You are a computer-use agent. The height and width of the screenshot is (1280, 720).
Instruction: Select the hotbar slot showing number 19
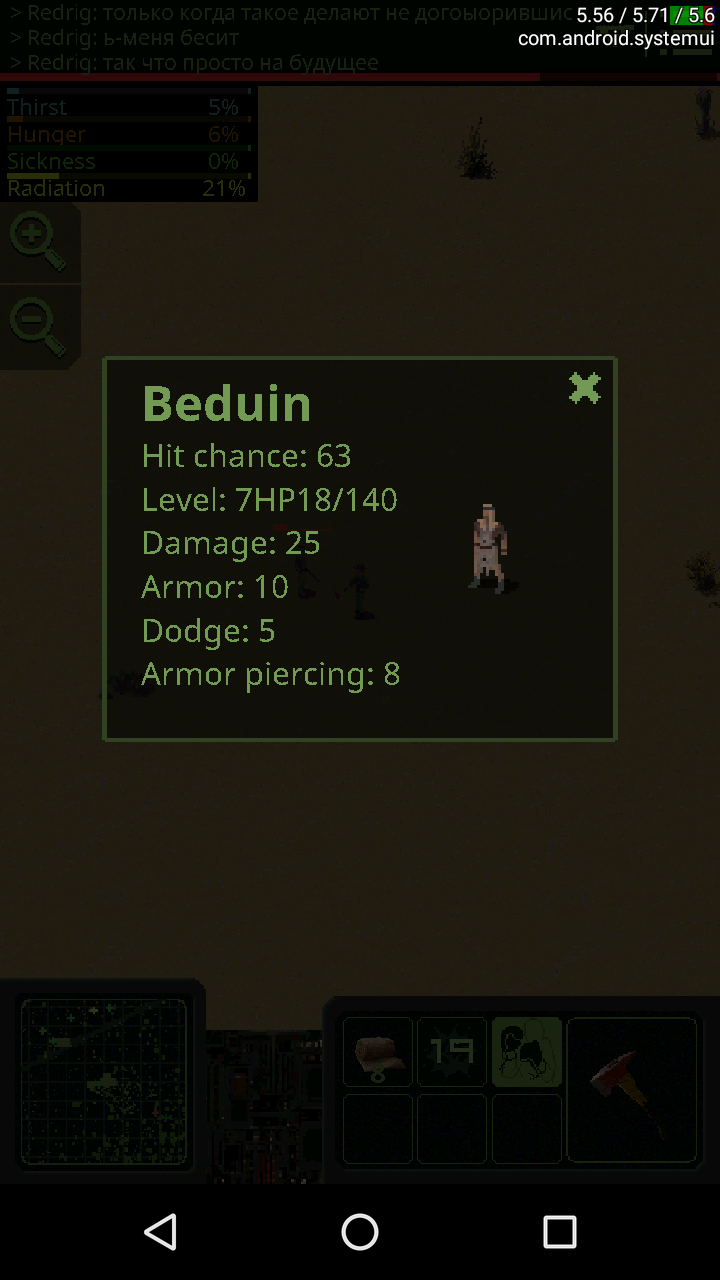(x=452, y=1051)
